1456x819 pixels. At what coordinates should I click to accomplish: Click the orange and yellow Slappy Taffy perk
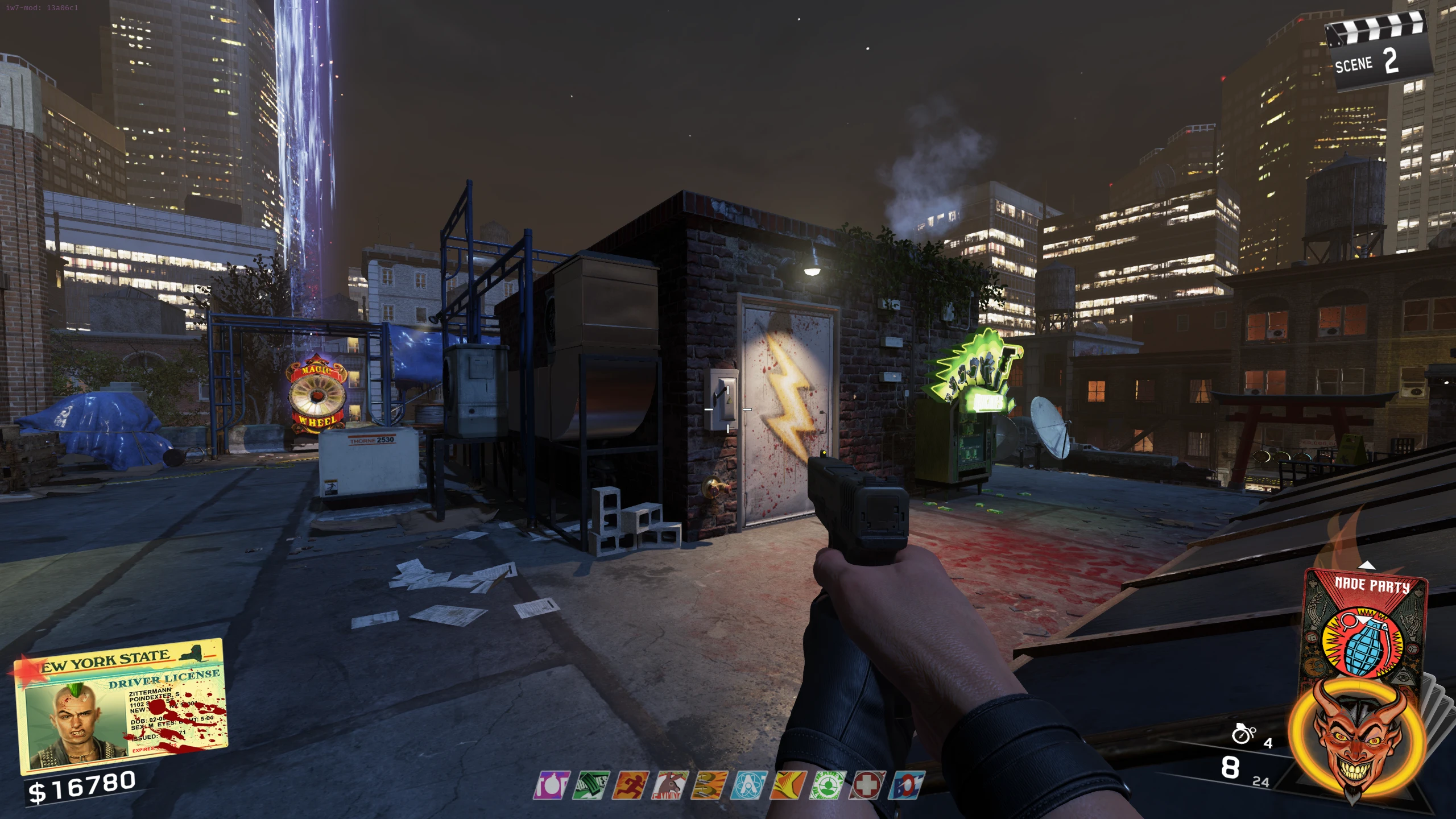pyautogui.click(x=788, y=785)
